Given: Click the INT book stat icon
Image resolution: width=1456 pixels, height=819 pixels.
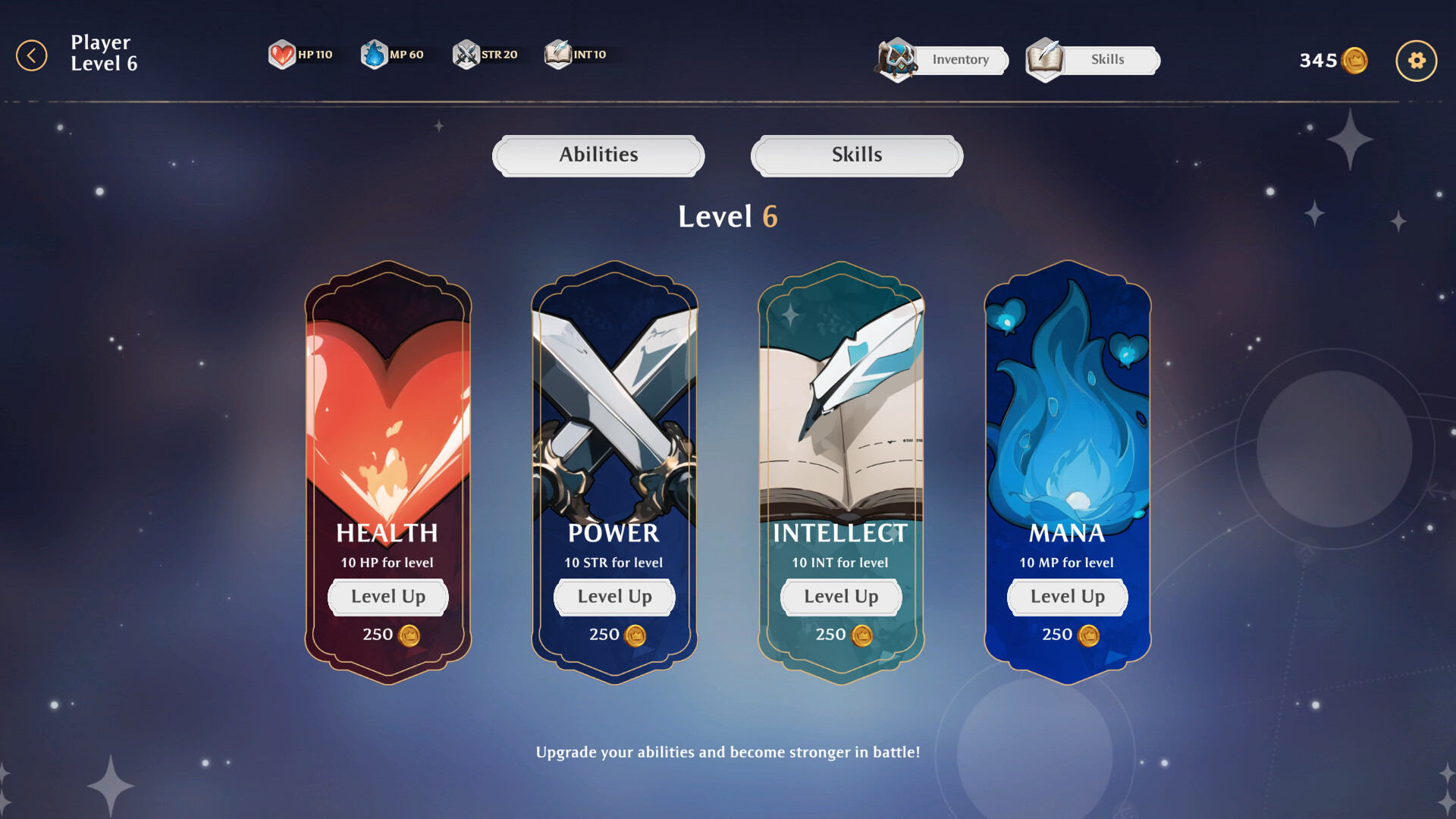Looking at the screenshot, I should (x=557, y=54).
